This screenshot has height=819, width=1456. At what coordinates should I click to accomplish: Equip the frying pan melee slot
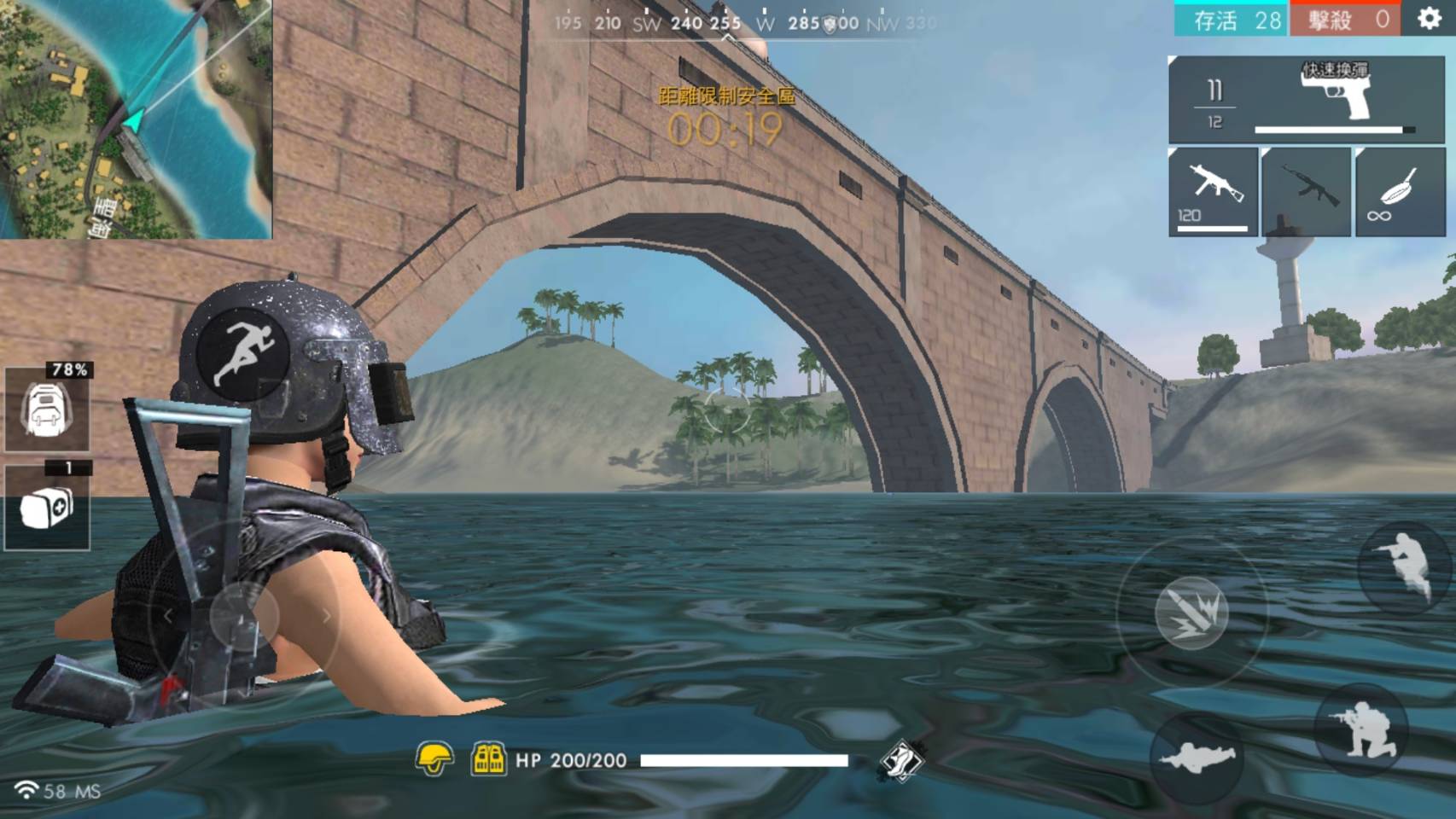point(1399,192)
